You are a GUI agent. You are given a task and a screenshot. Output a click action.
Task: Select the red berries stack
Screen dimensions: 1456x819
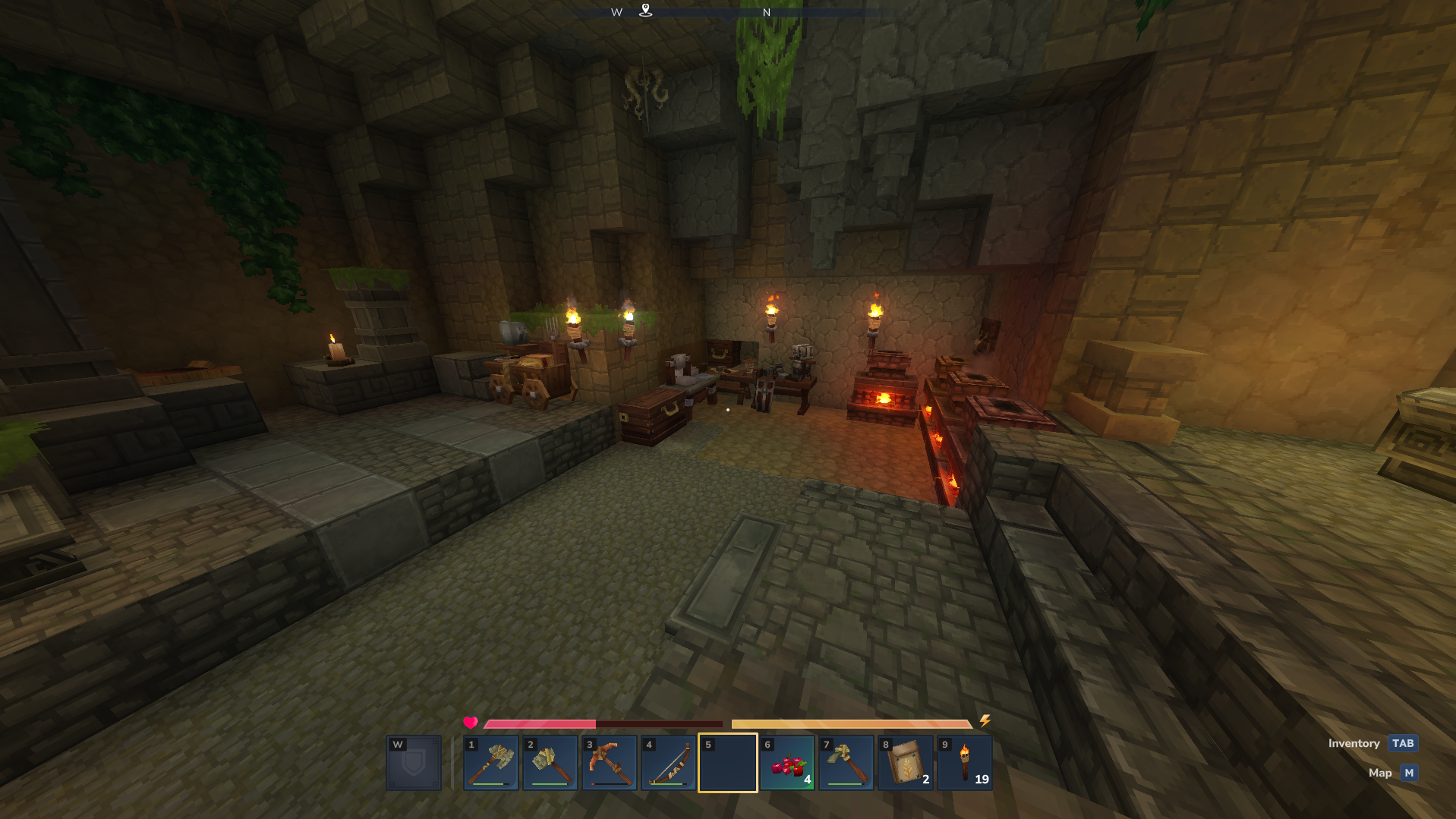[787, 763]
